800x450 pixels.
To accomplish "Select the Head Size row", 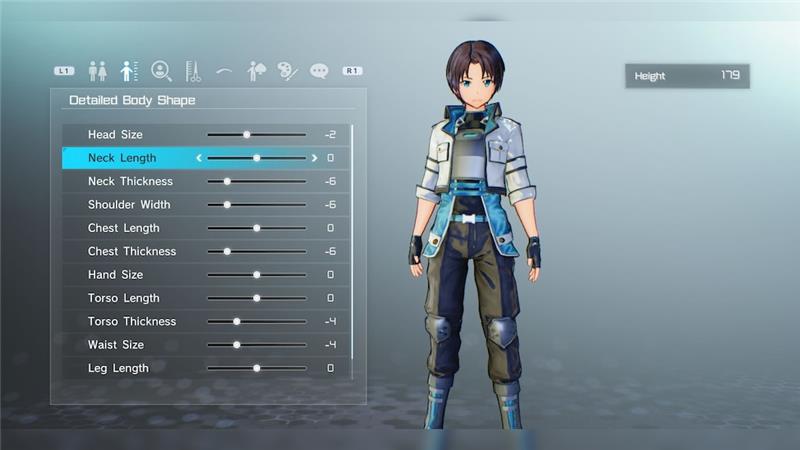I will point(115,134).
